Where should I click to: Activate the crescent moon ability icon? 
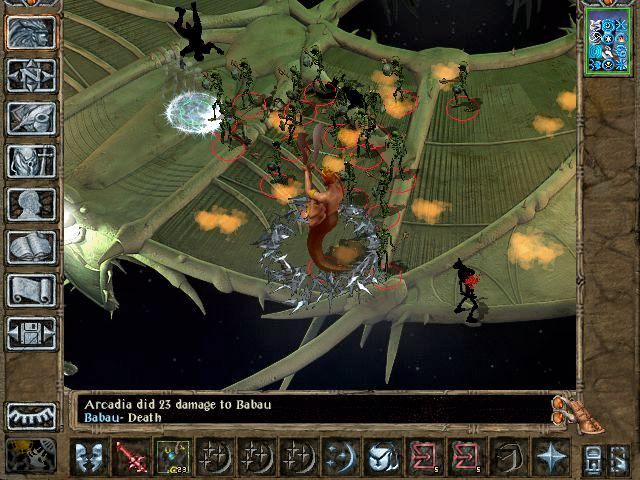coord(340,456)
